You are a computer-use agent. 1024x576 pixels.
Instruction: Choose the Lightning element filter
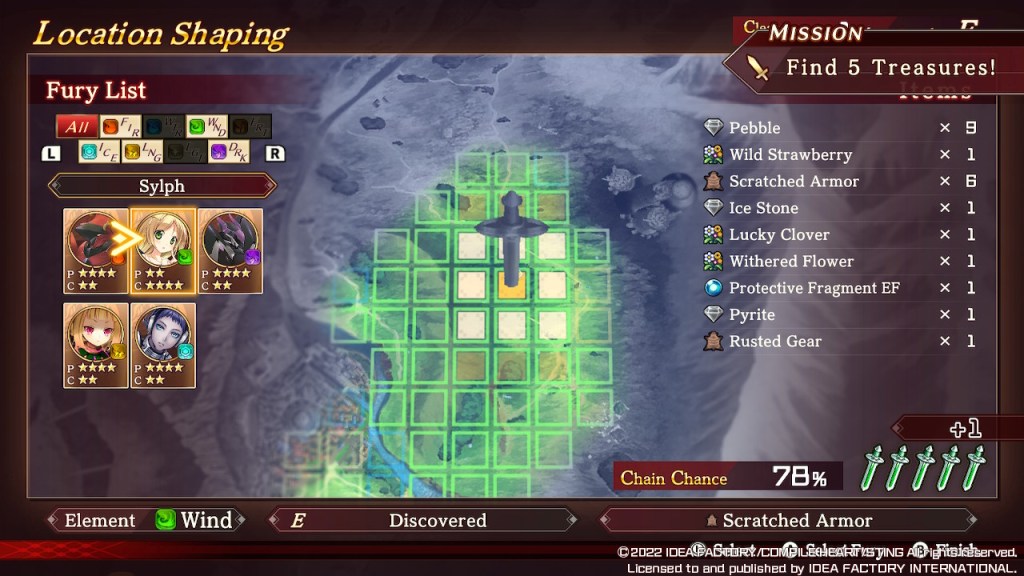141,152
